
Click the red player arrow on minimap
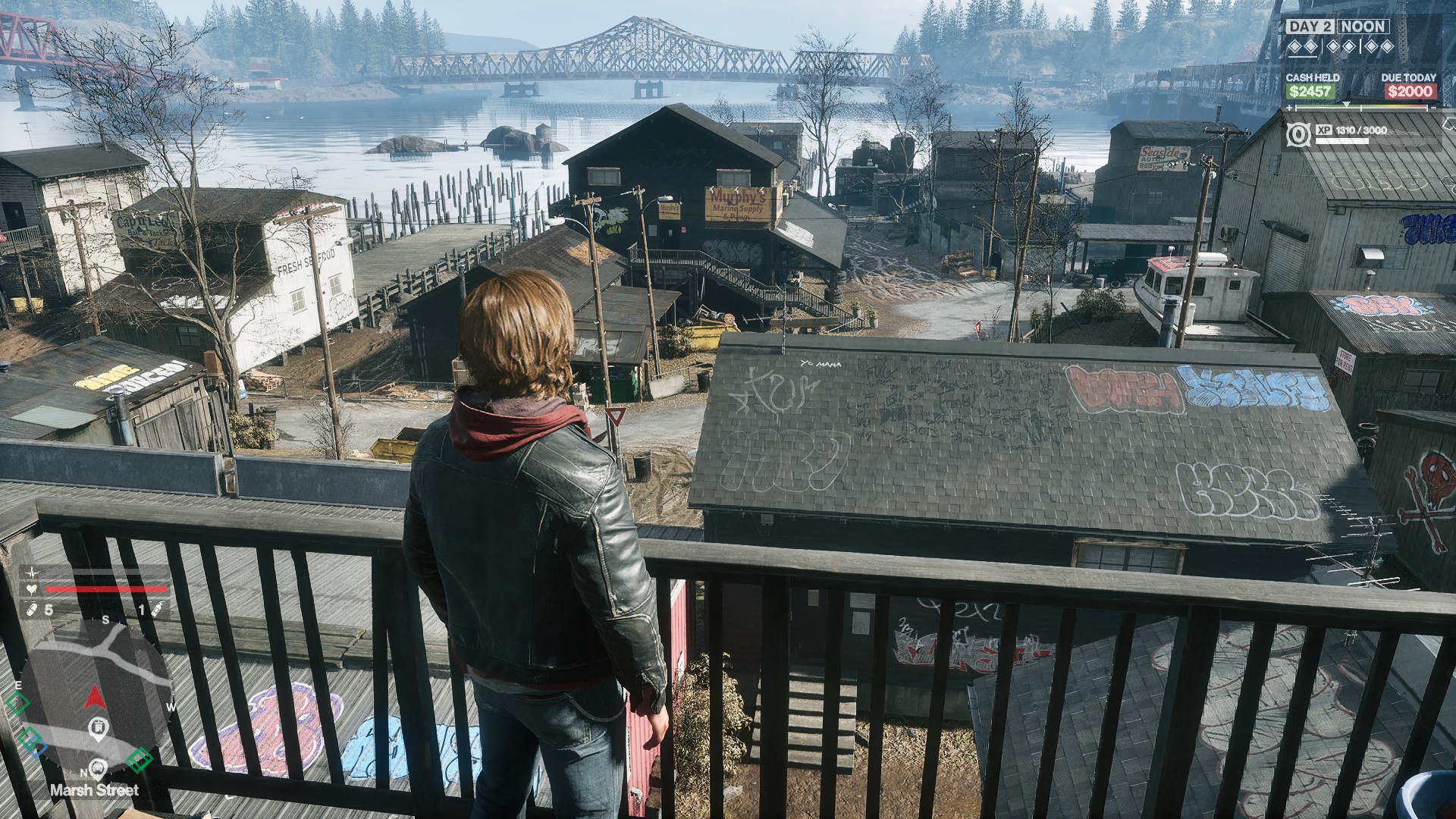[x=95, y=695]
